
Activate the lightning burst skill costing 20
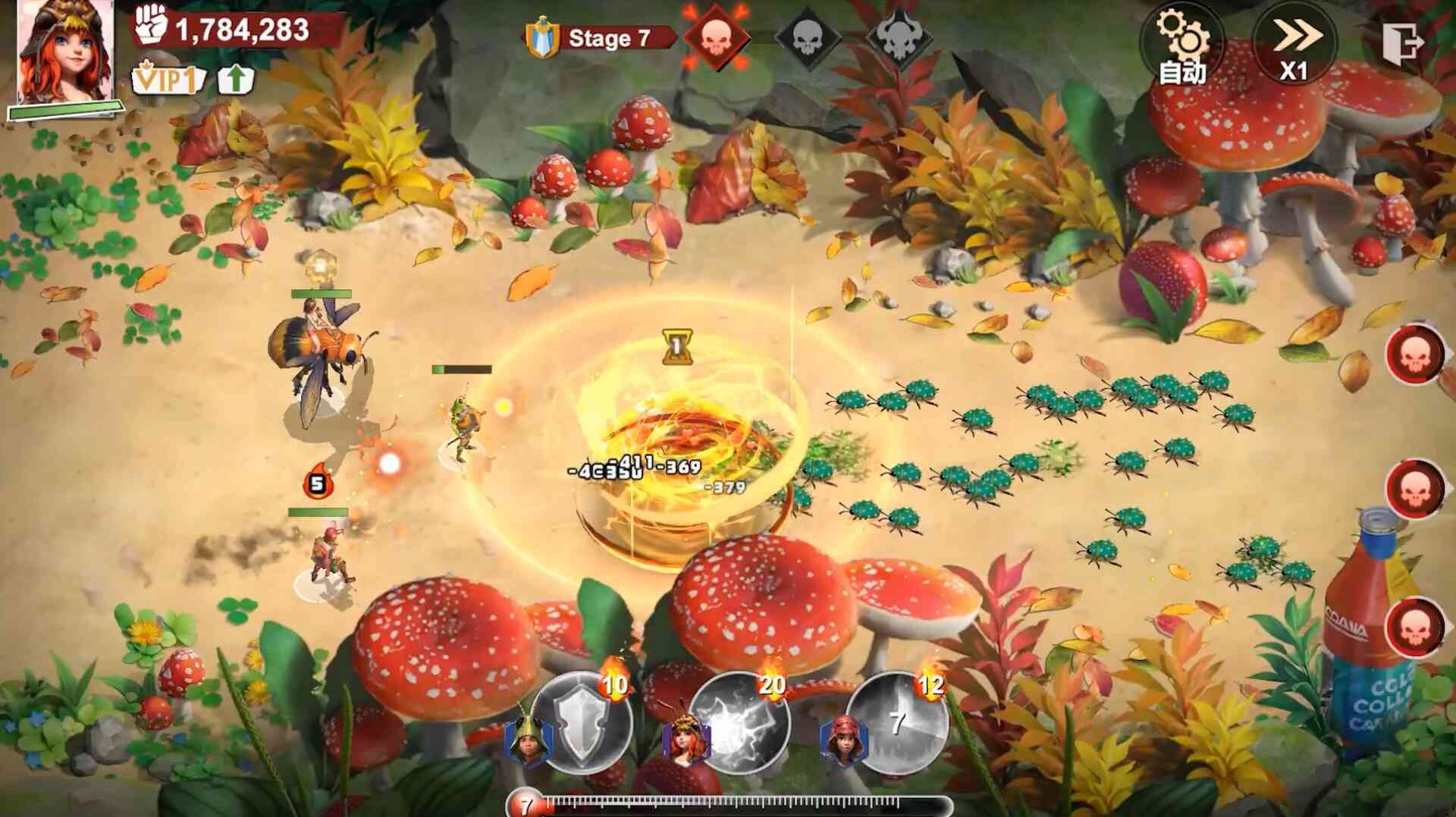739,722
